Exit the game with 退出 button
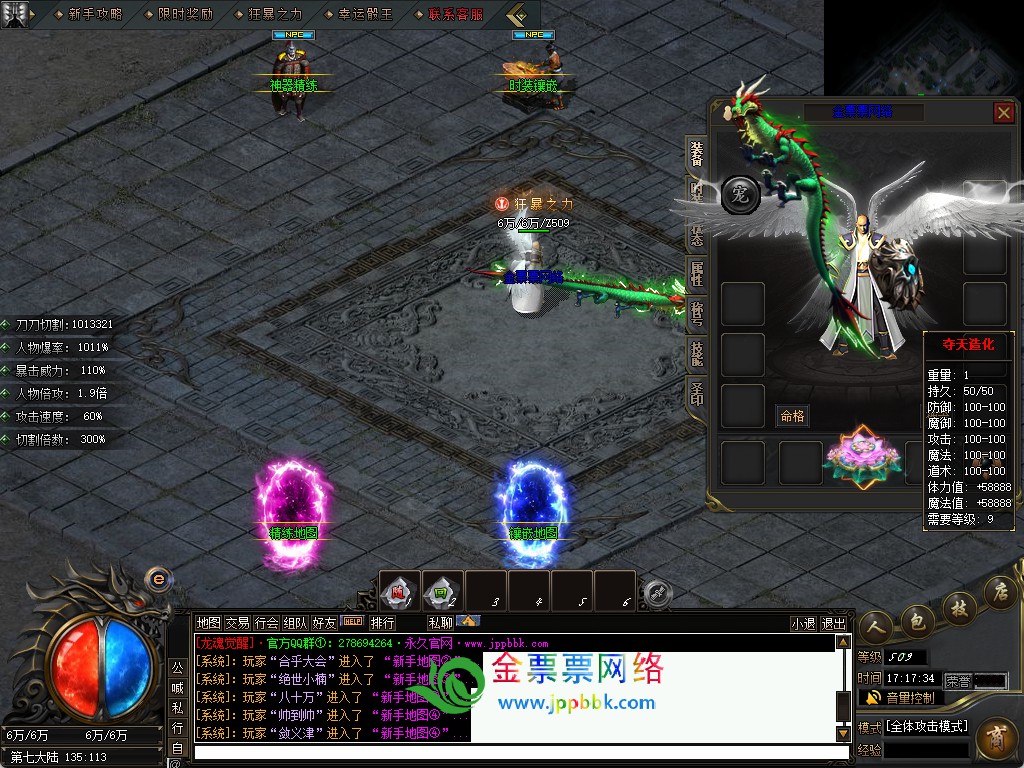Viewport: 1024px width, 768px height. (x=833, y=623)
